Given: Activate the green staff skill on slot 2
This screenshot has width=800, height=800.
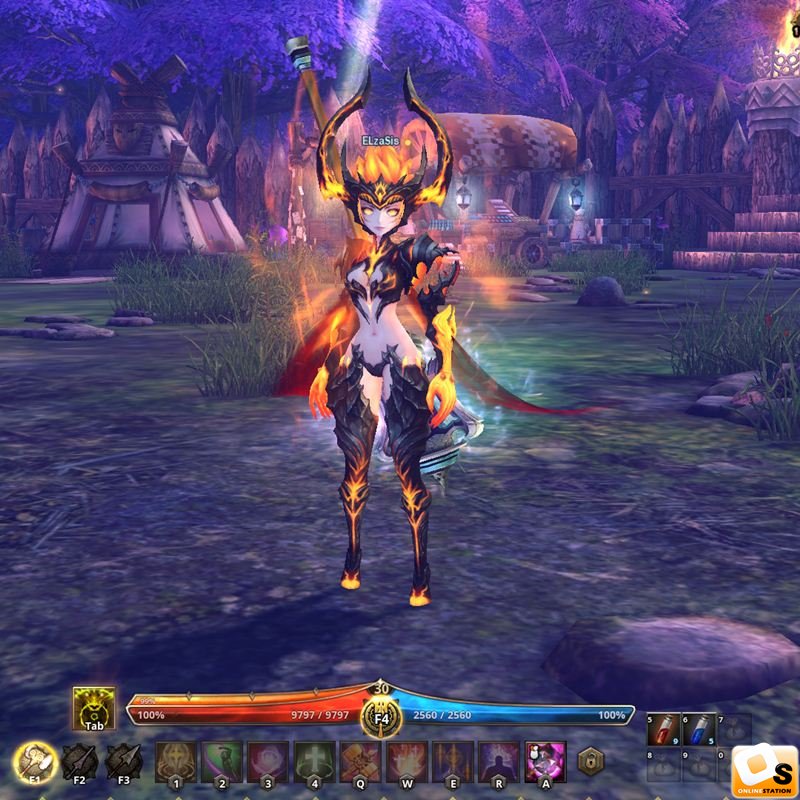Looking at the screenshot, I should (x=221, y=762).
